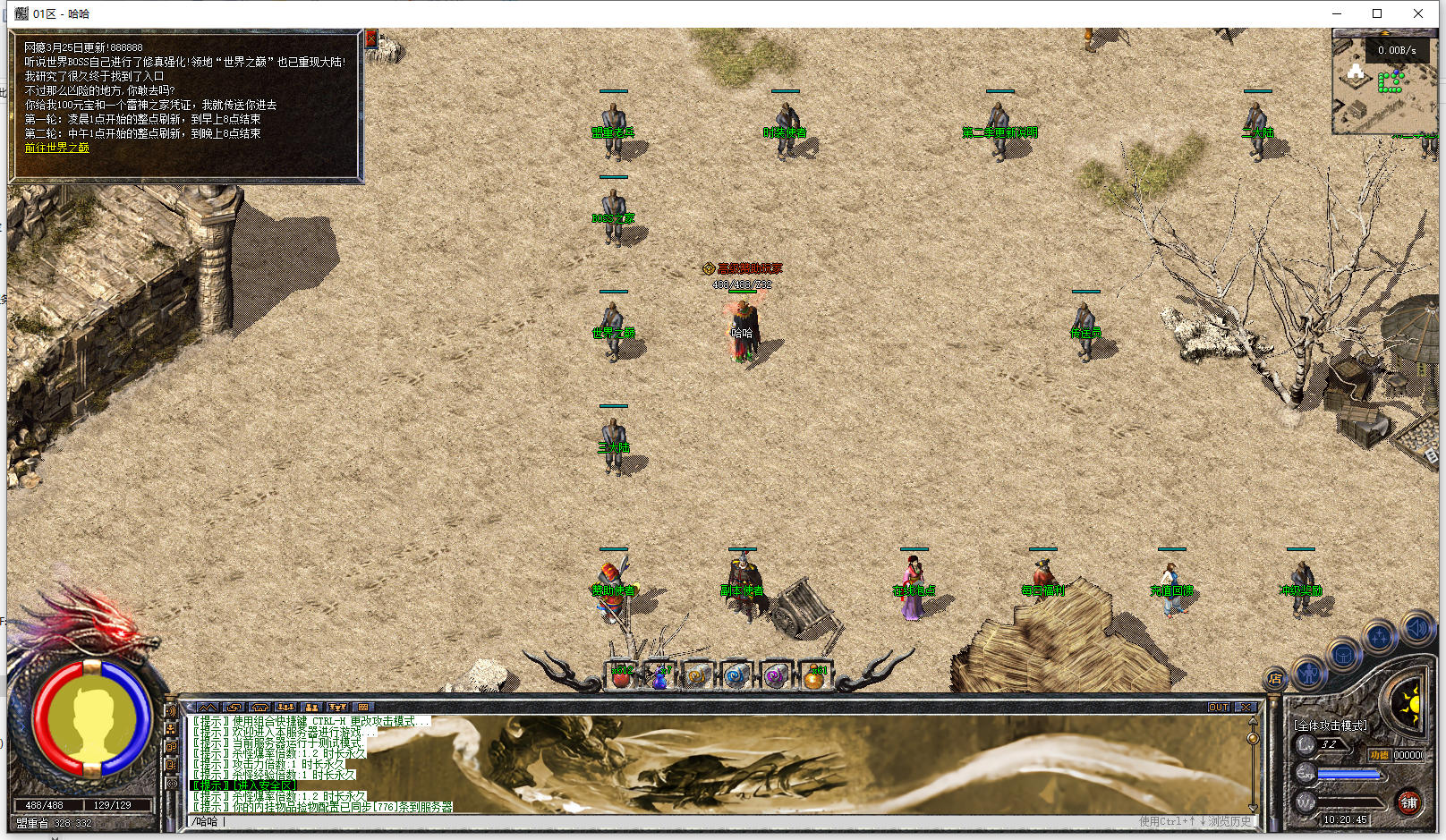This screenshot has height=840, width=1446.
Task: Close the NPC dialogue panel
Action: [x=371, y=38]
